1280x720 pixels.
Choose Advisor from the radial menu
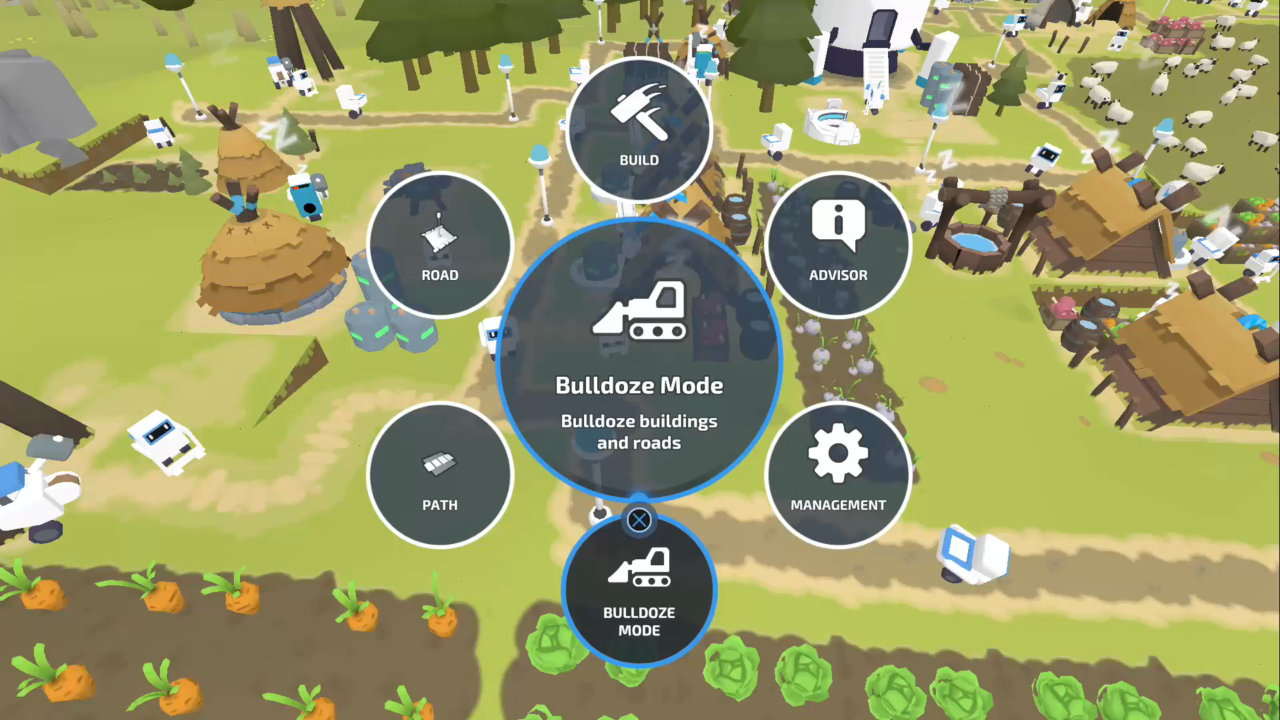(838, 245)
